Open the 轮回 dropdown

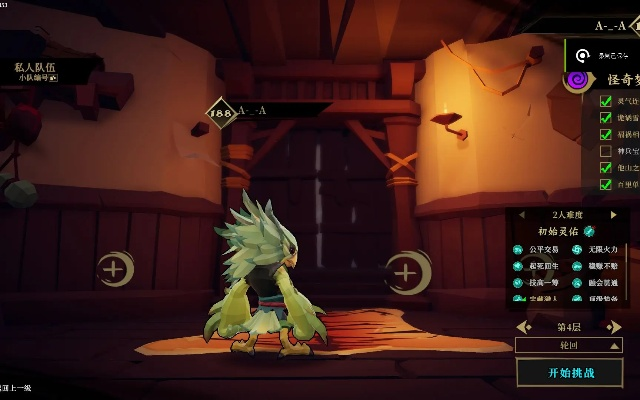pyautogui.click(x=569, y=344)
